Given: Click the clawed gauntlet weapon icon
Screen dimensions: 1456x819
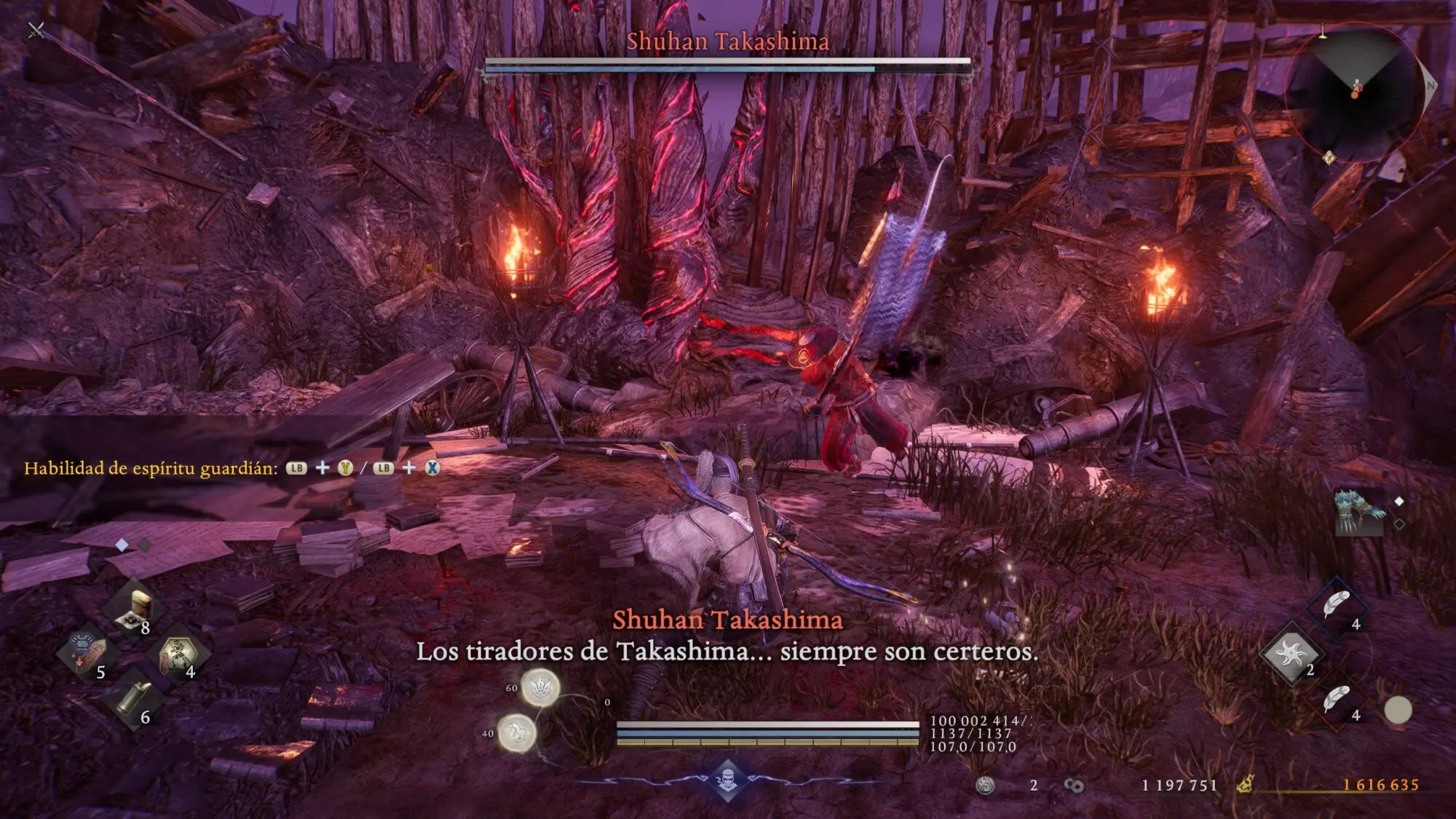Looking at the screenshot, I should (1358, 511).
